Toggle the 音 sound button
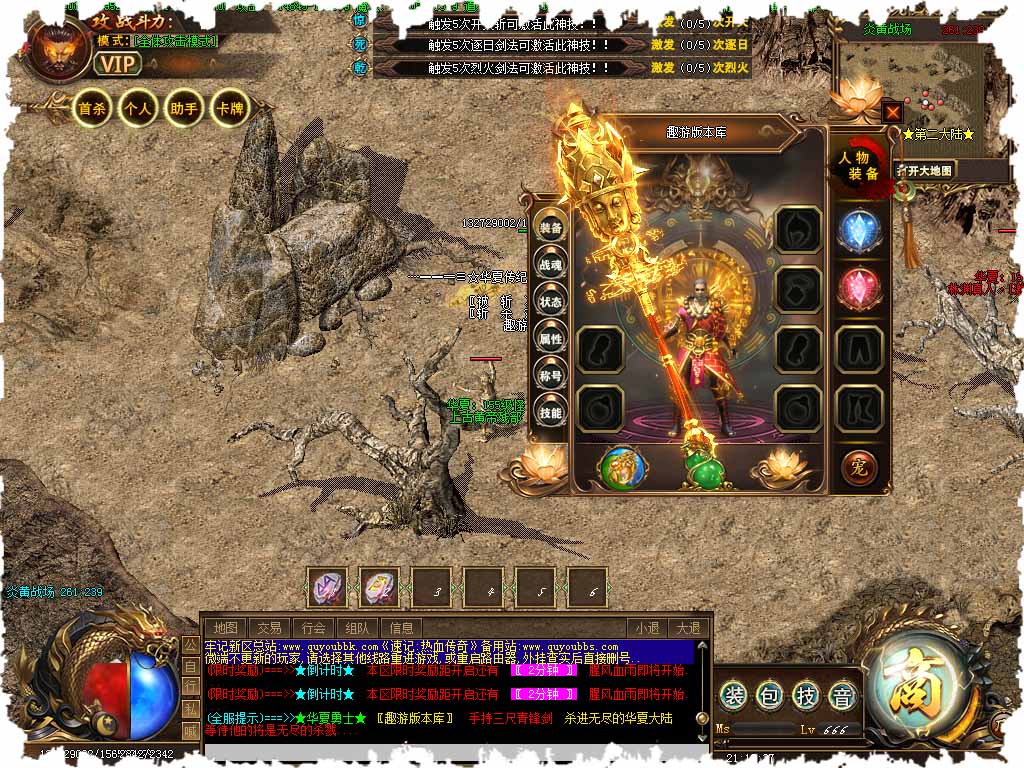Image resolution: width=1024 pixels, height=768 pixels. click(x=843, y=694)
